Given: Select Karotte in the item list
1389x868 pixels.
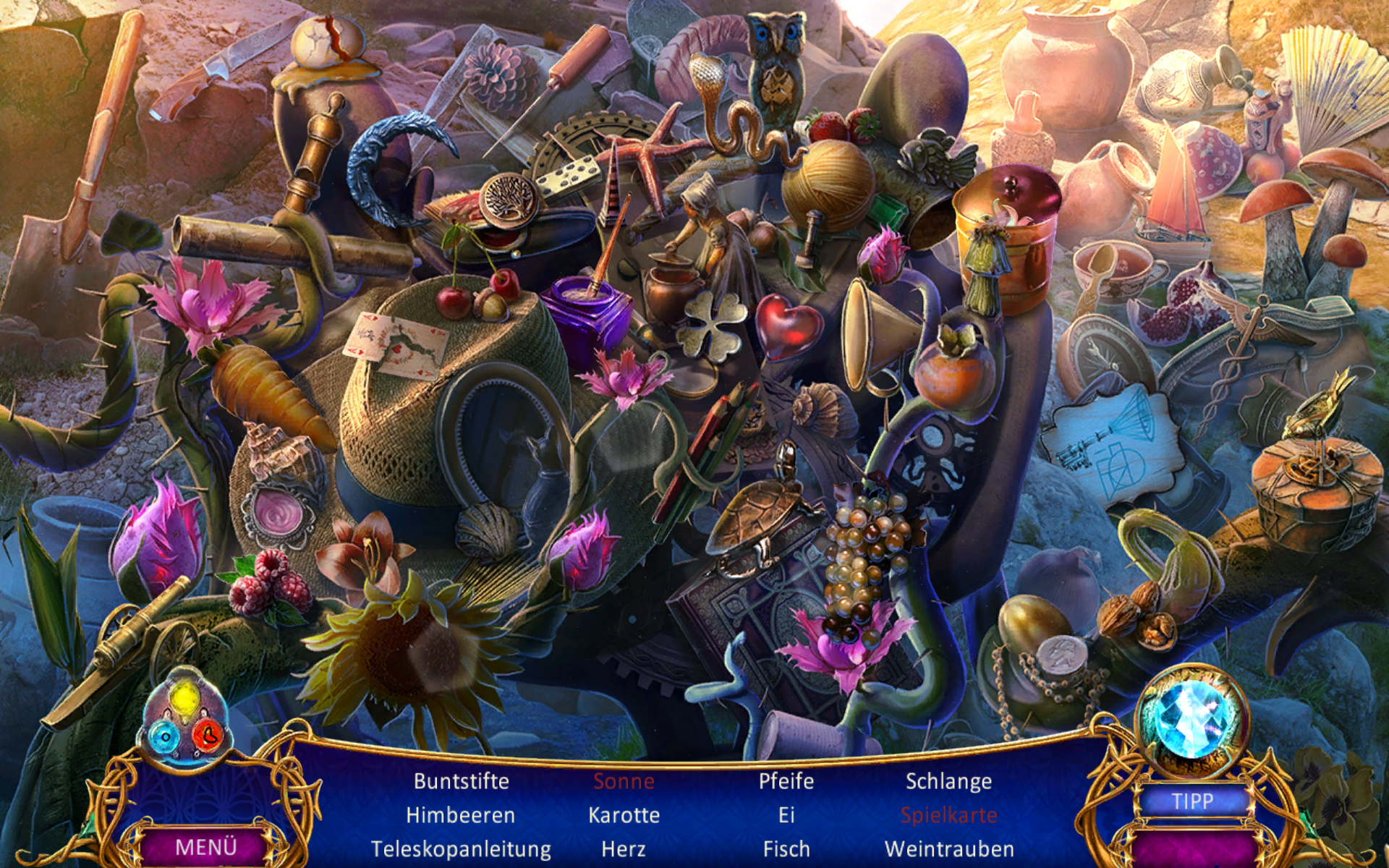Looking at the screenshot, I should (624, 815).
